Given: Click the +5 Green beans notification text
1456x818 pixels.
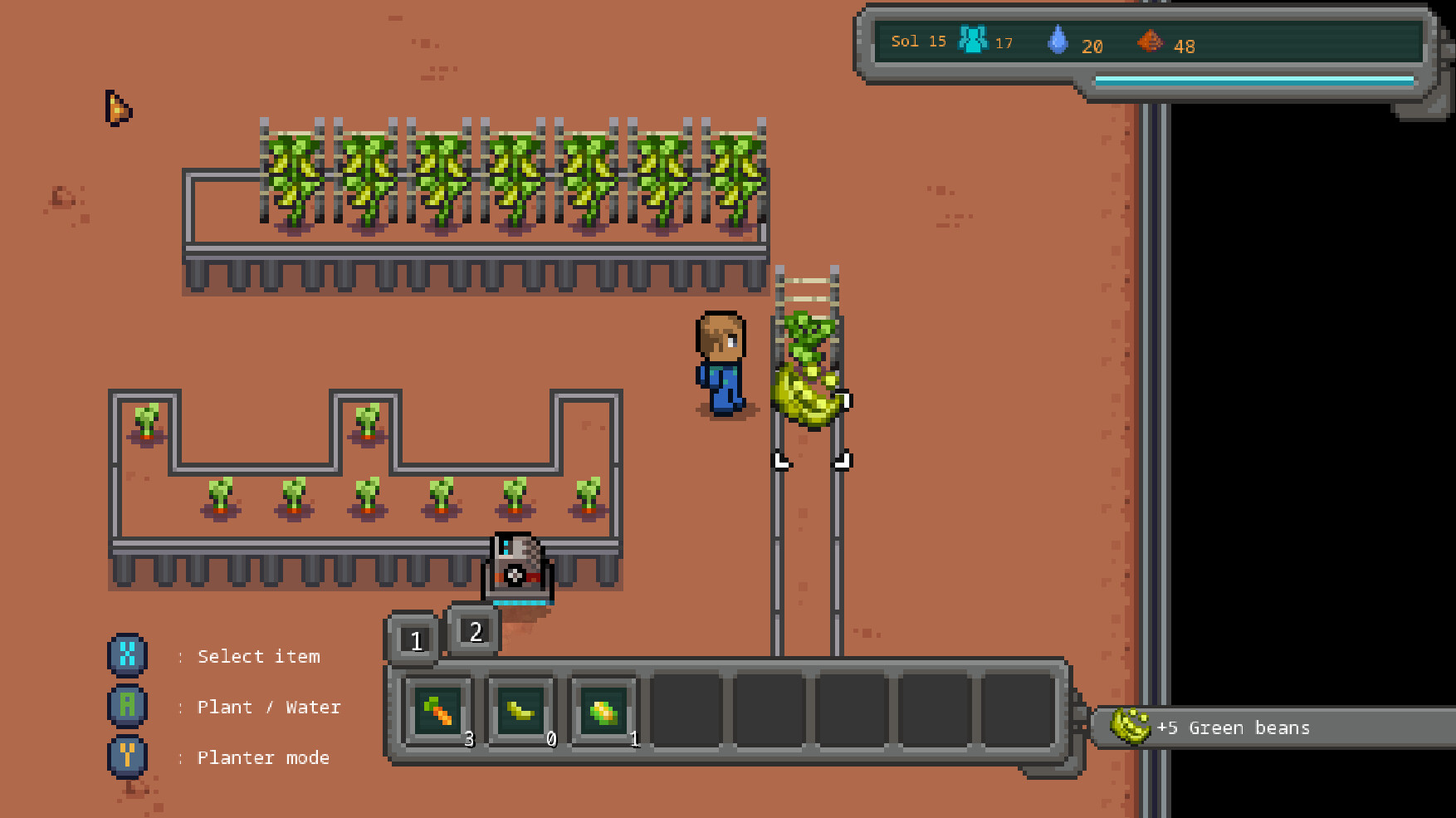Looking at the screenshot, I should pyautogui.click(x=1233, y=727).
